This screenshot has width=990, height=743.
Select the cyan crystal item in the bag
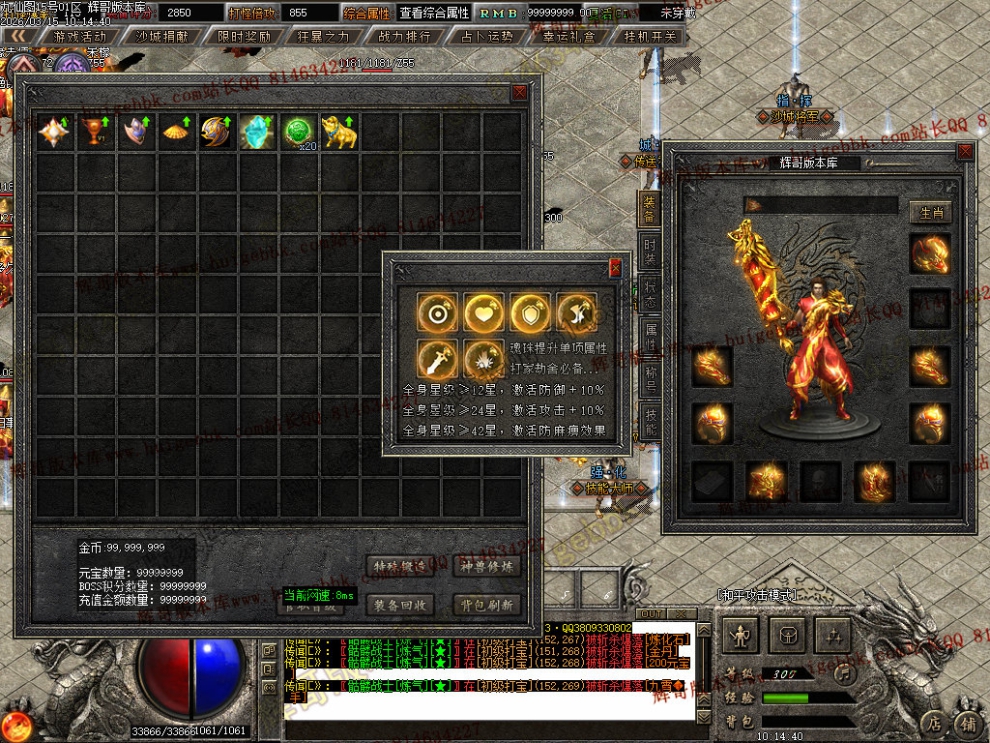258,133
